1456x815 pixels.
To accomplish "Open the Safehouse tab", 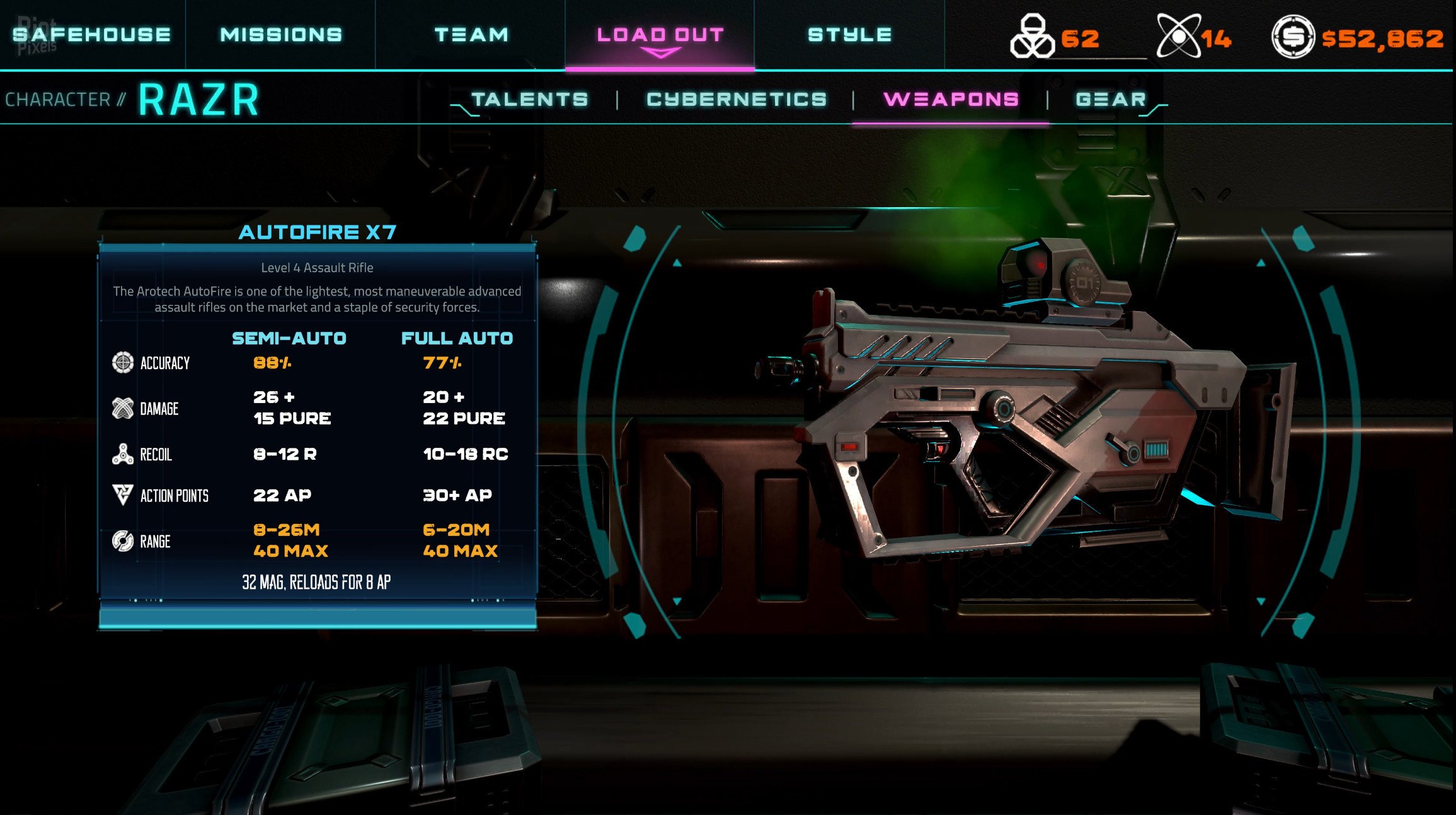I will (x=92, y=35).
